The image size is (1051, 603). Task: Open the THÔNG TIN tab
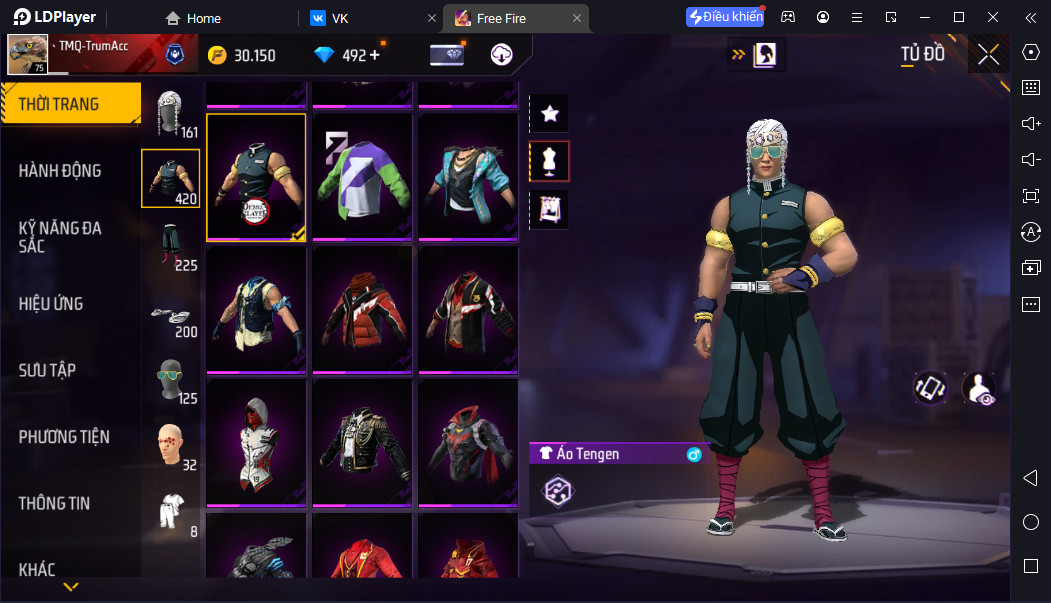(x=54, y=503)
